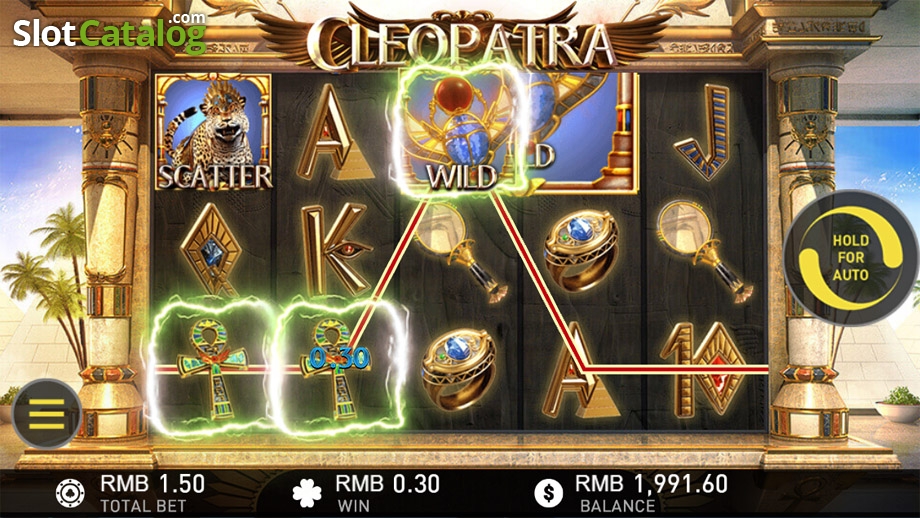The width and height of the screenshot is (920, 518).
Task: Open the hamburger menu
Action: pos(45,413)
